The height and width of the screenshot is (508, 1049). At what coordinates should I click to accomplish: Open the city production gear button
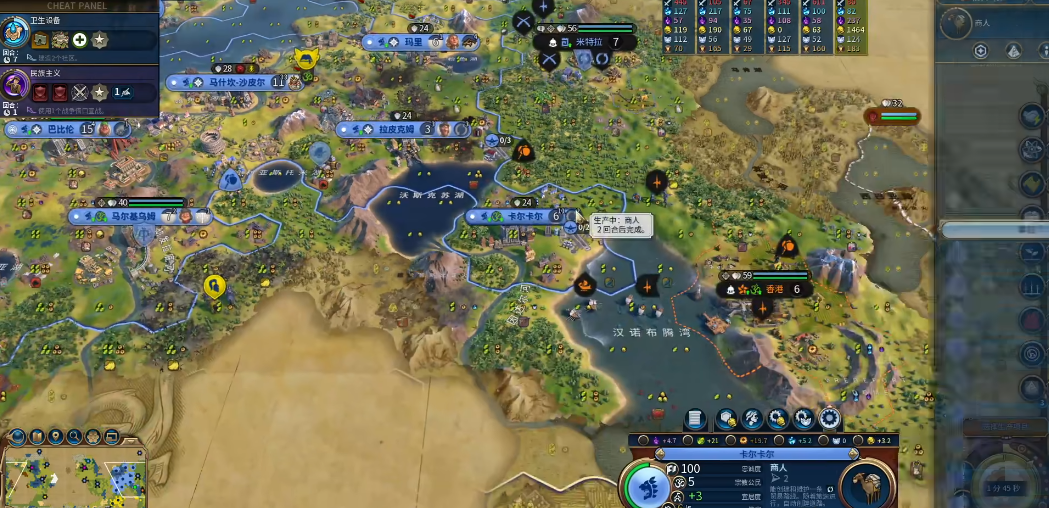(828, 419)
